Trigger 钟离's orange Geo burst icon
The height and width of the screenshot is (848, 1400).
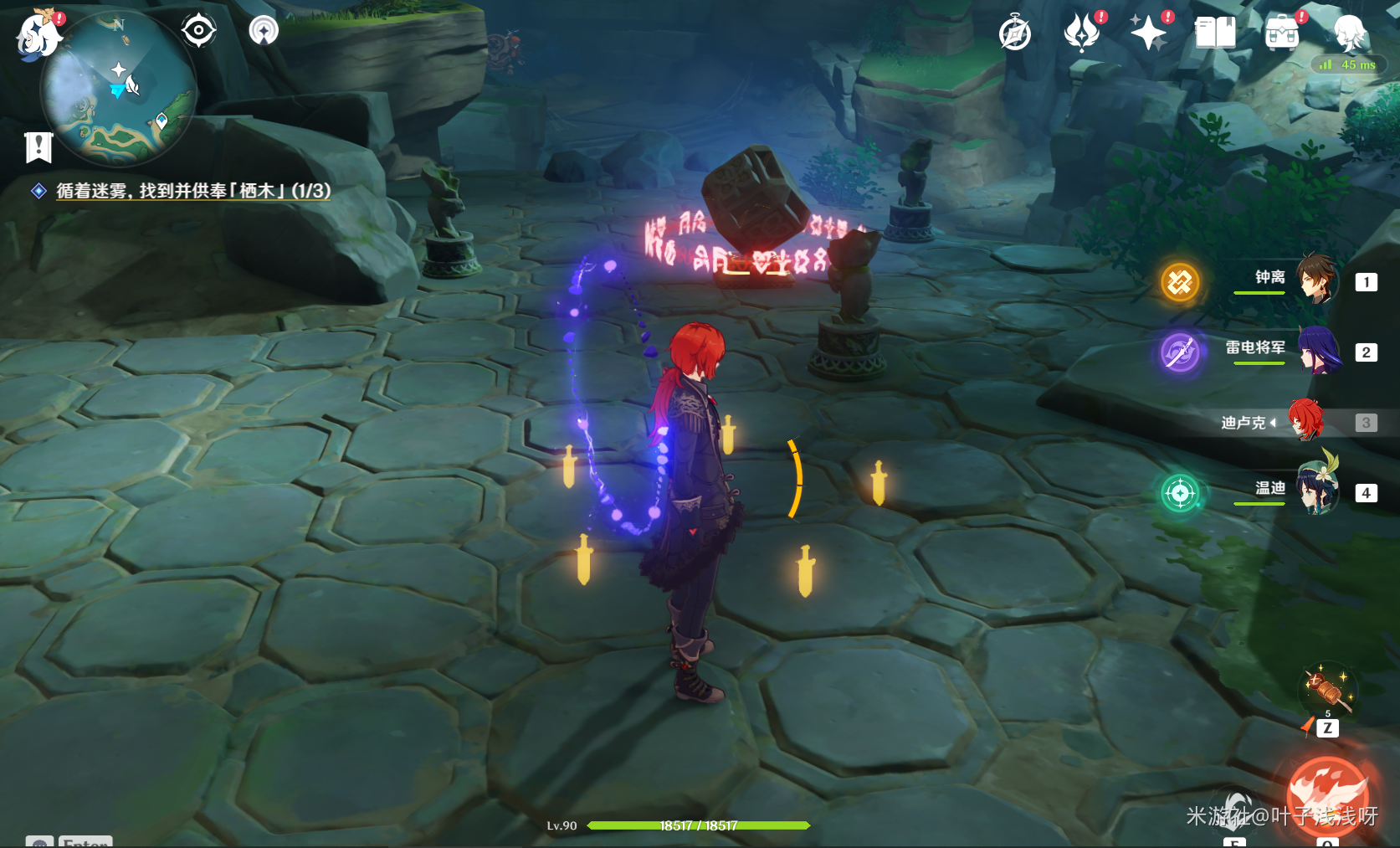(1180, 282)
